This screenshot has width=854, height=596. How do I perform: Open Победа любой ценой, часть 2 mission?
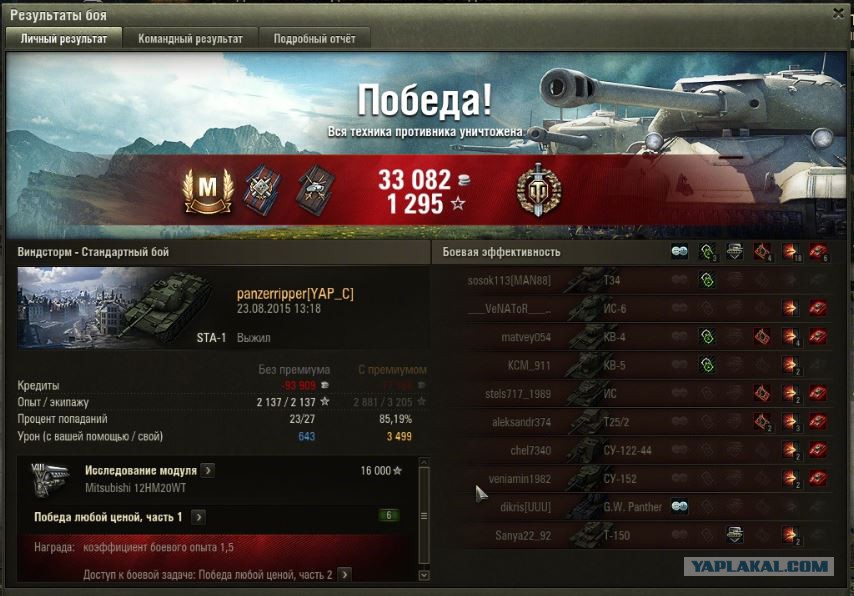[344, 575]
